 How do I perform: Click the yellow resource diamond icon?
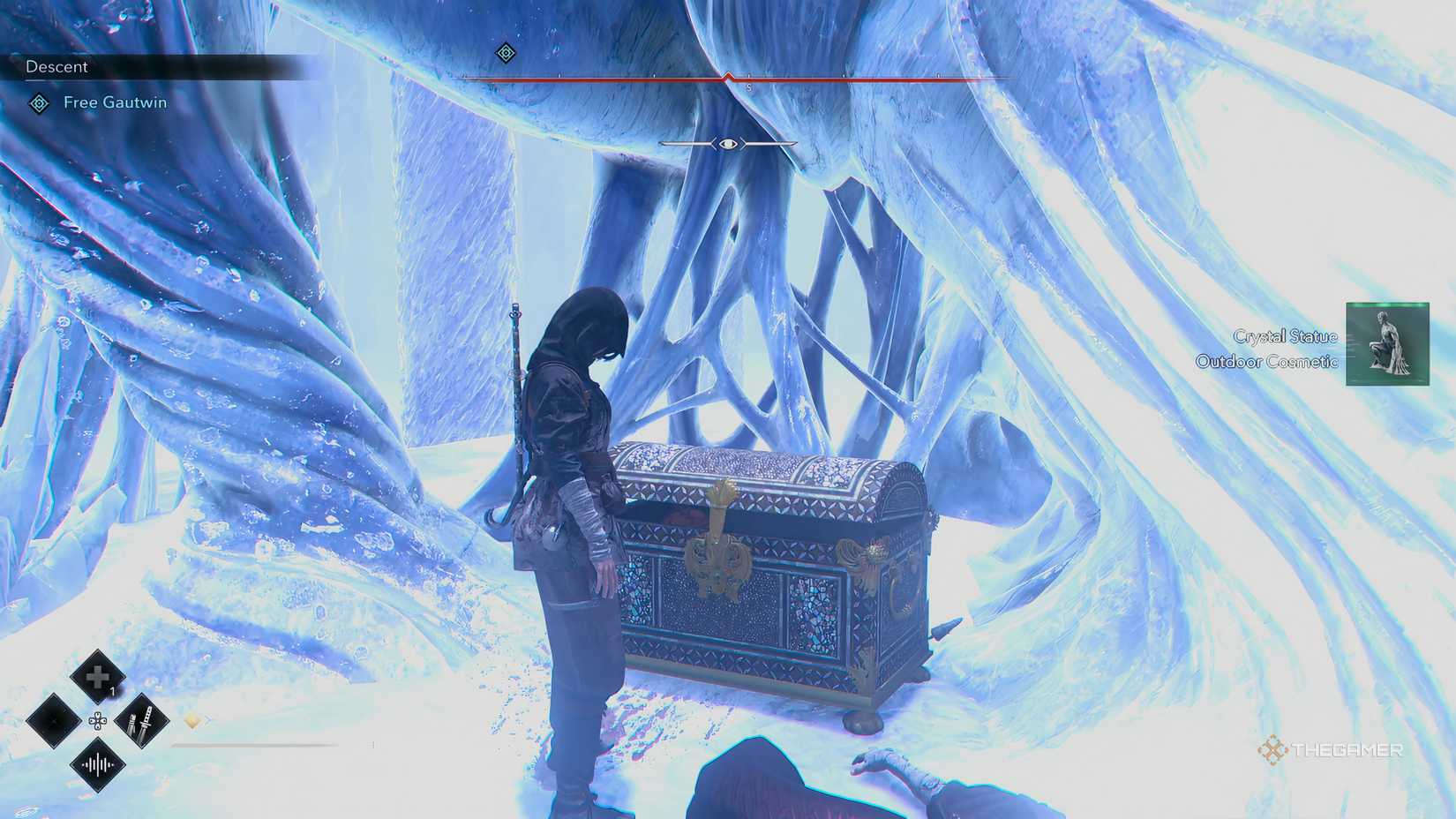point(192,720)
